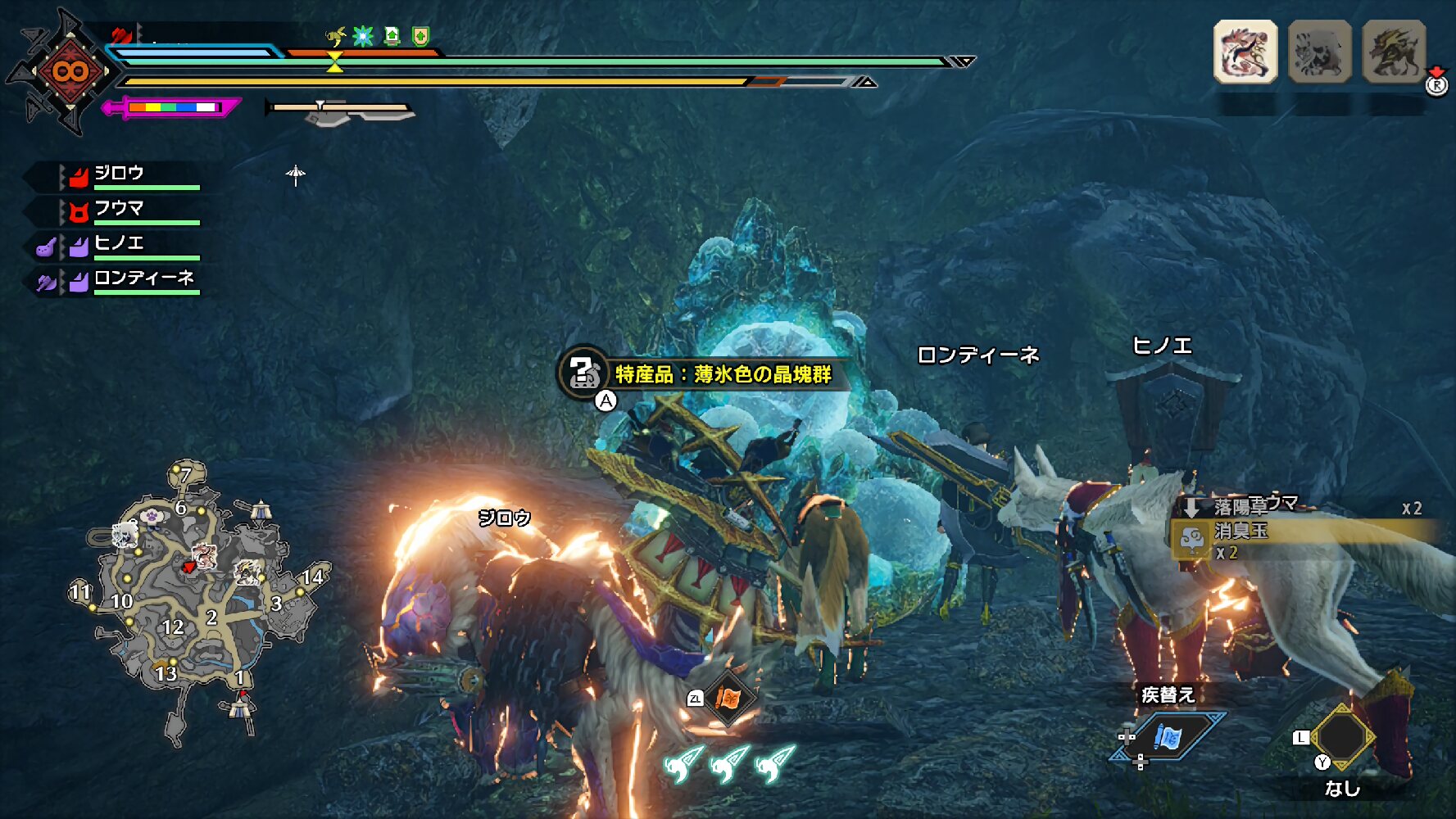The width and height of the screenshot is (1456, 819).
Task: Choose the 消臭玉 item in the item bar
Action: tap(1241, 532)
